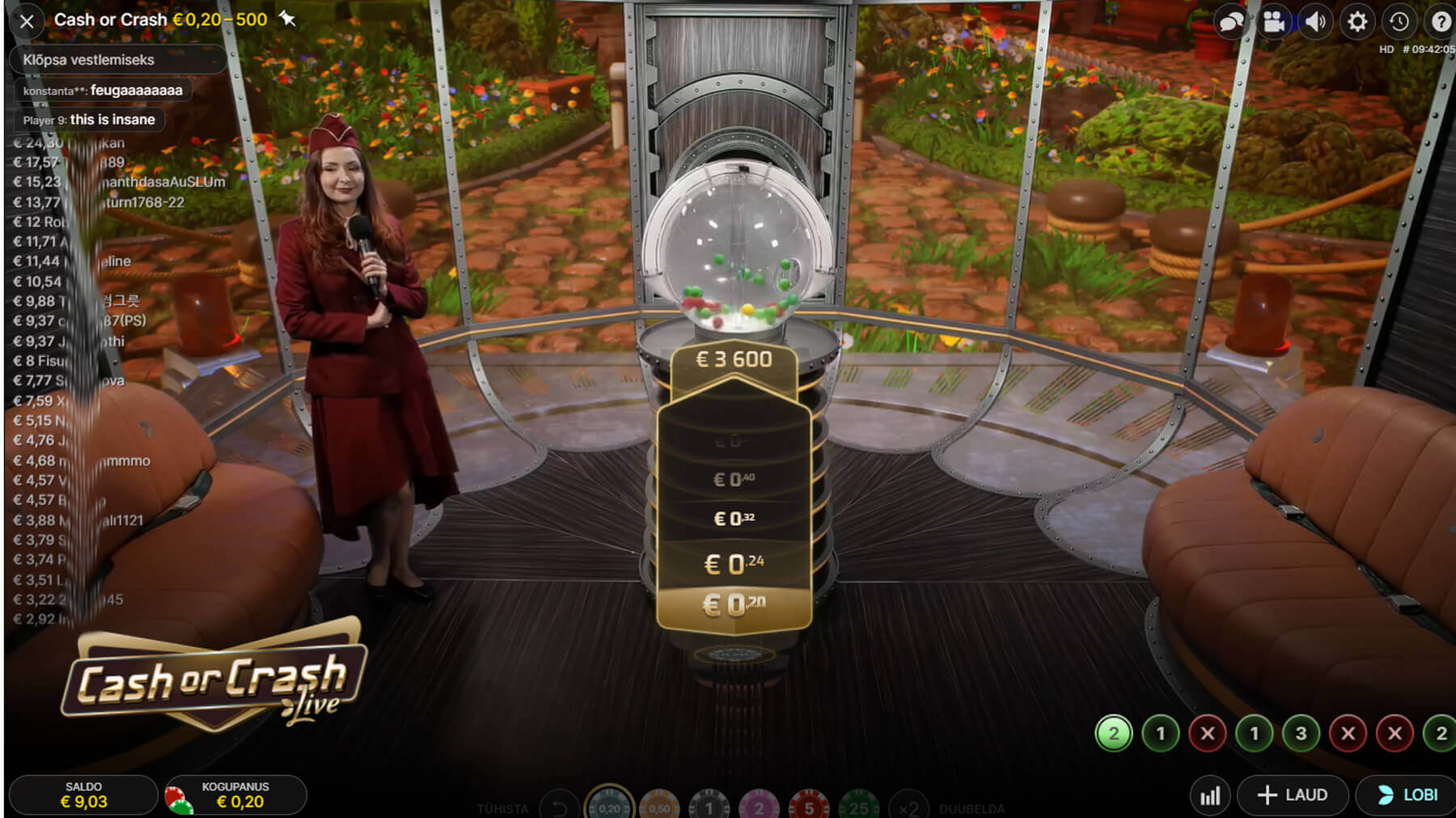Mute game sound via speaker icon
This screenshot has height=818, width=1456.
(1316, 22)
